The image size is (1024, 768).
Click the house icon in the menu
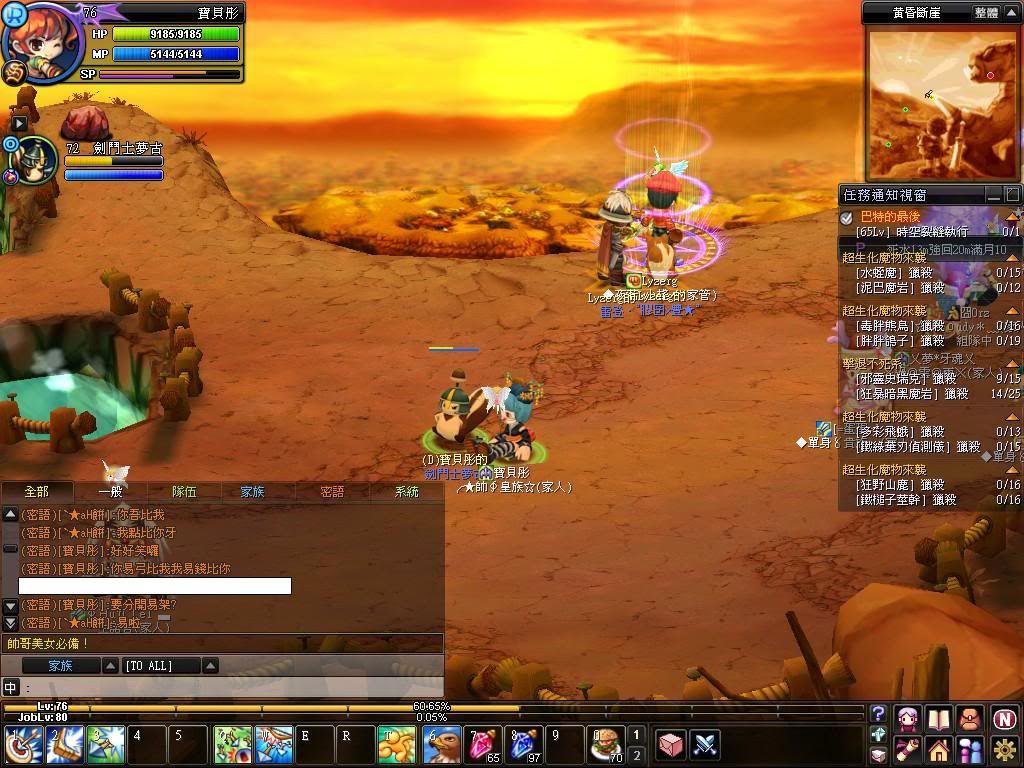(939, 748)
